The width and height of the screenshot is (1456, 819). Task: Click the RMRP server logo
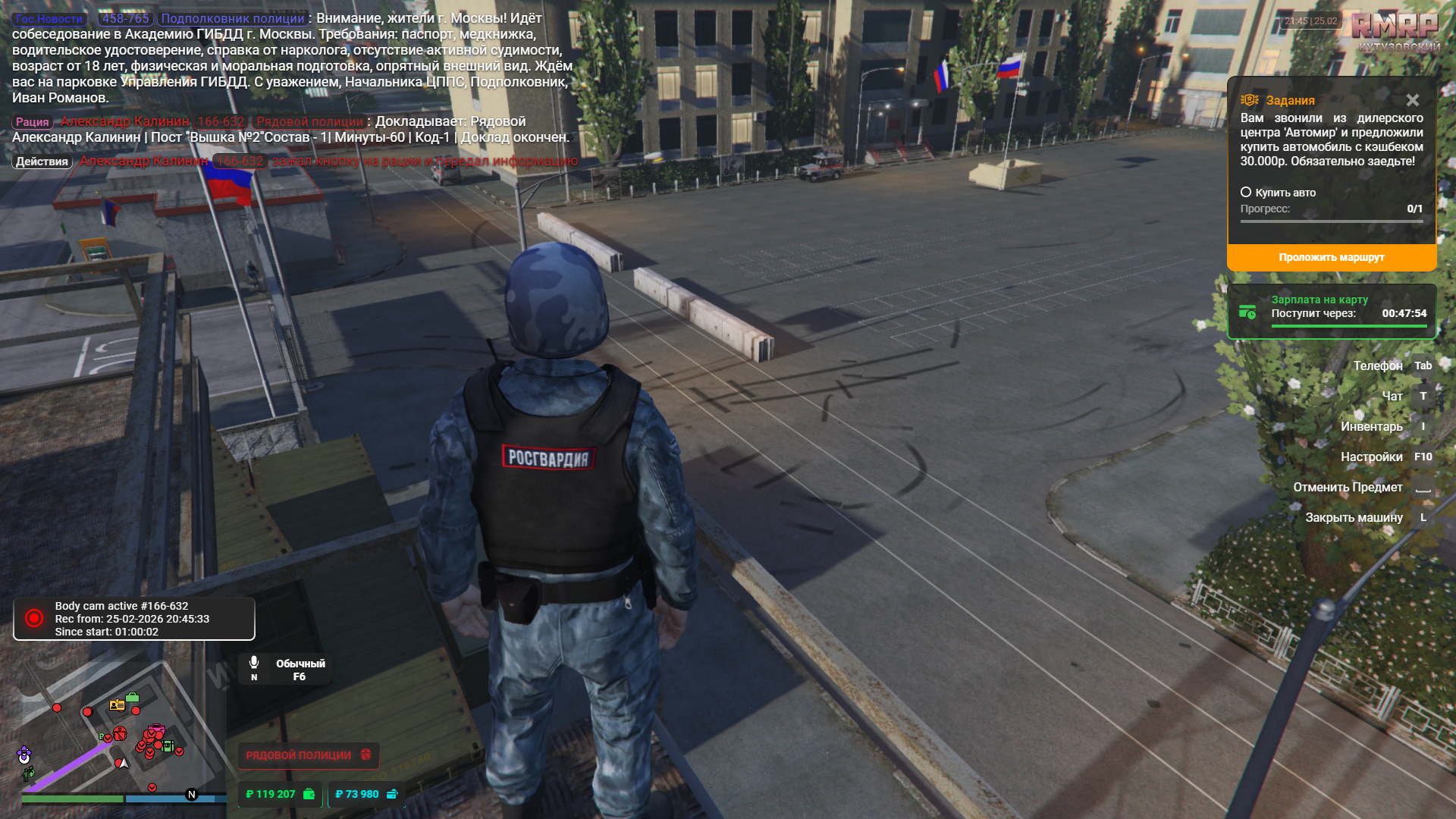tap(1395, 26)
